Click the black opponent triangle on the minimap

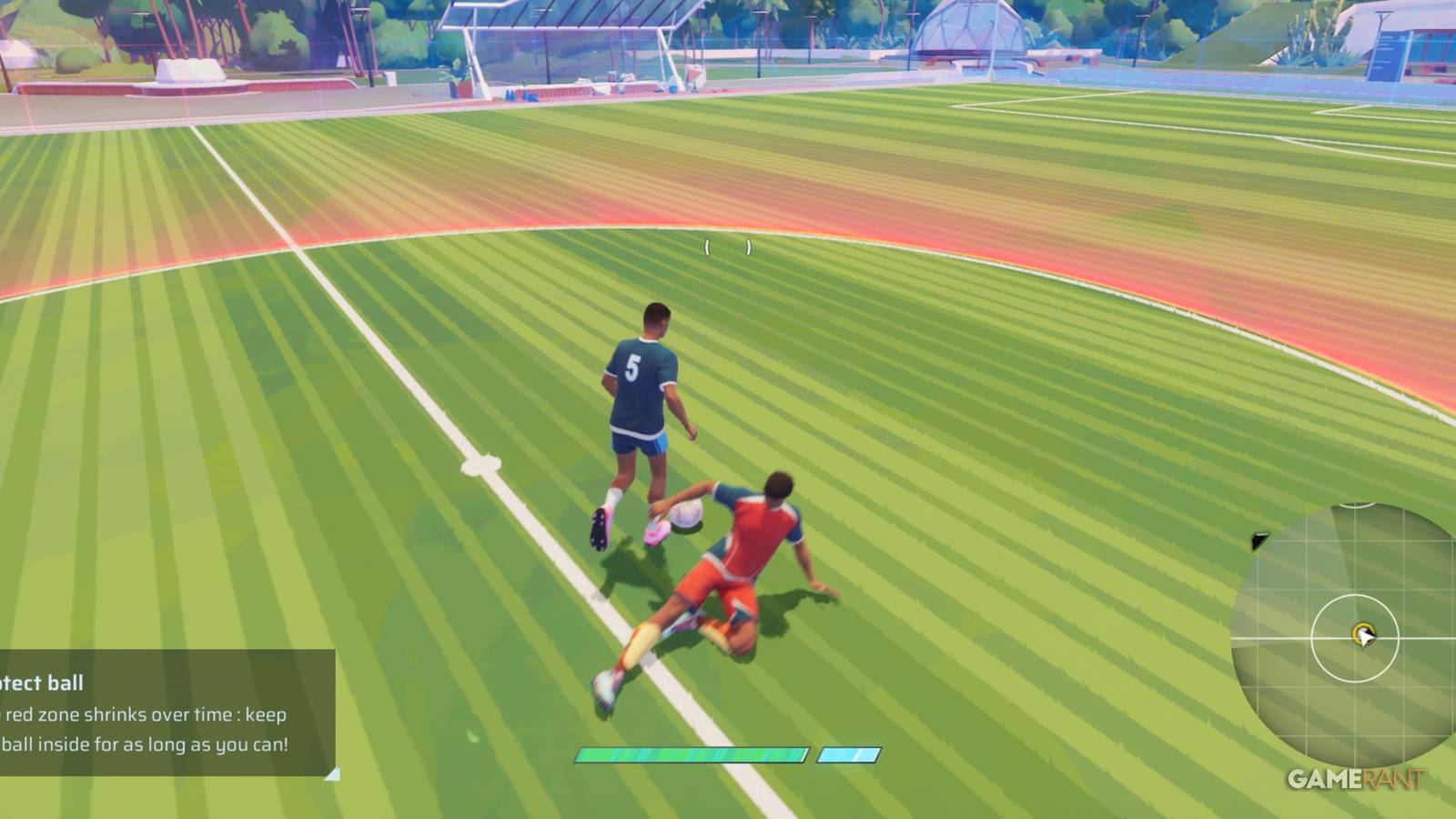(1259, 541)
